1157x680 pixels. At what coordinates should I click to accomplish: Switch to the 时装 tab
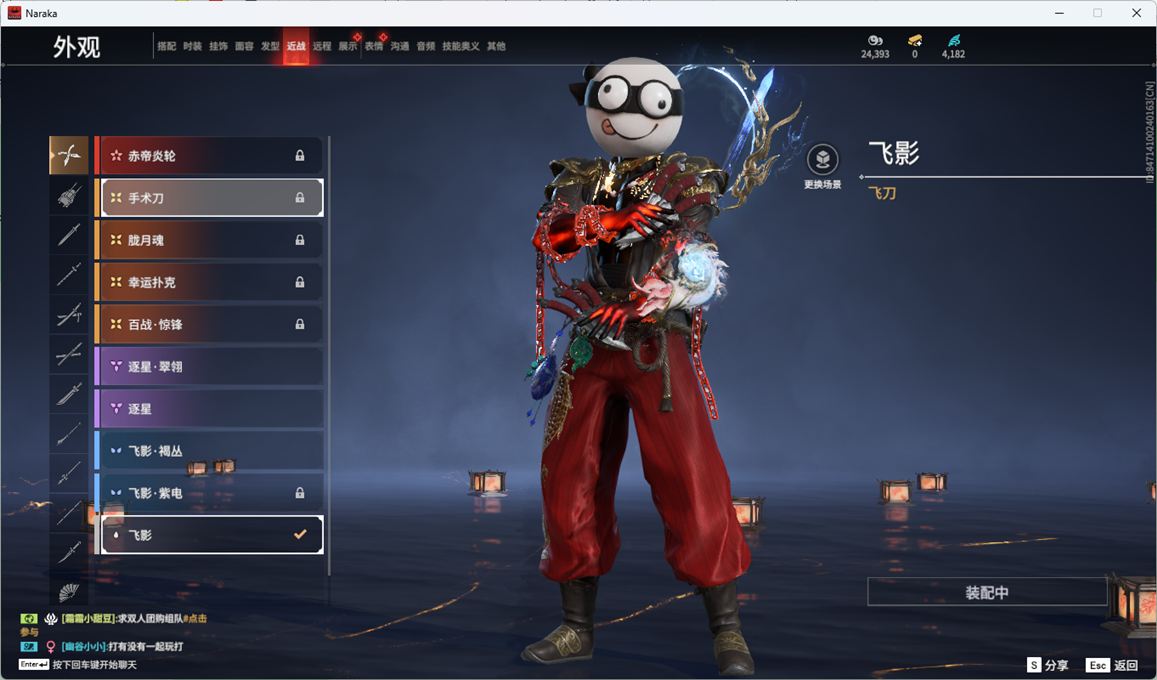192,46
